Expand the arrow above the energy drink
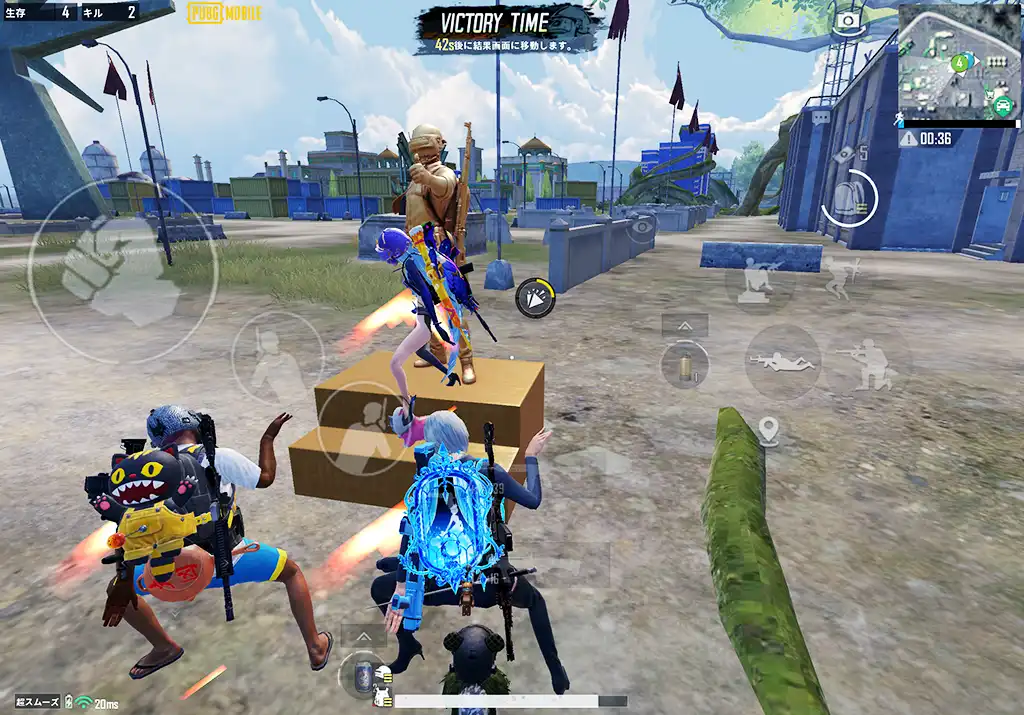This screenshot has height=715, width=1024. pos(363,636)
